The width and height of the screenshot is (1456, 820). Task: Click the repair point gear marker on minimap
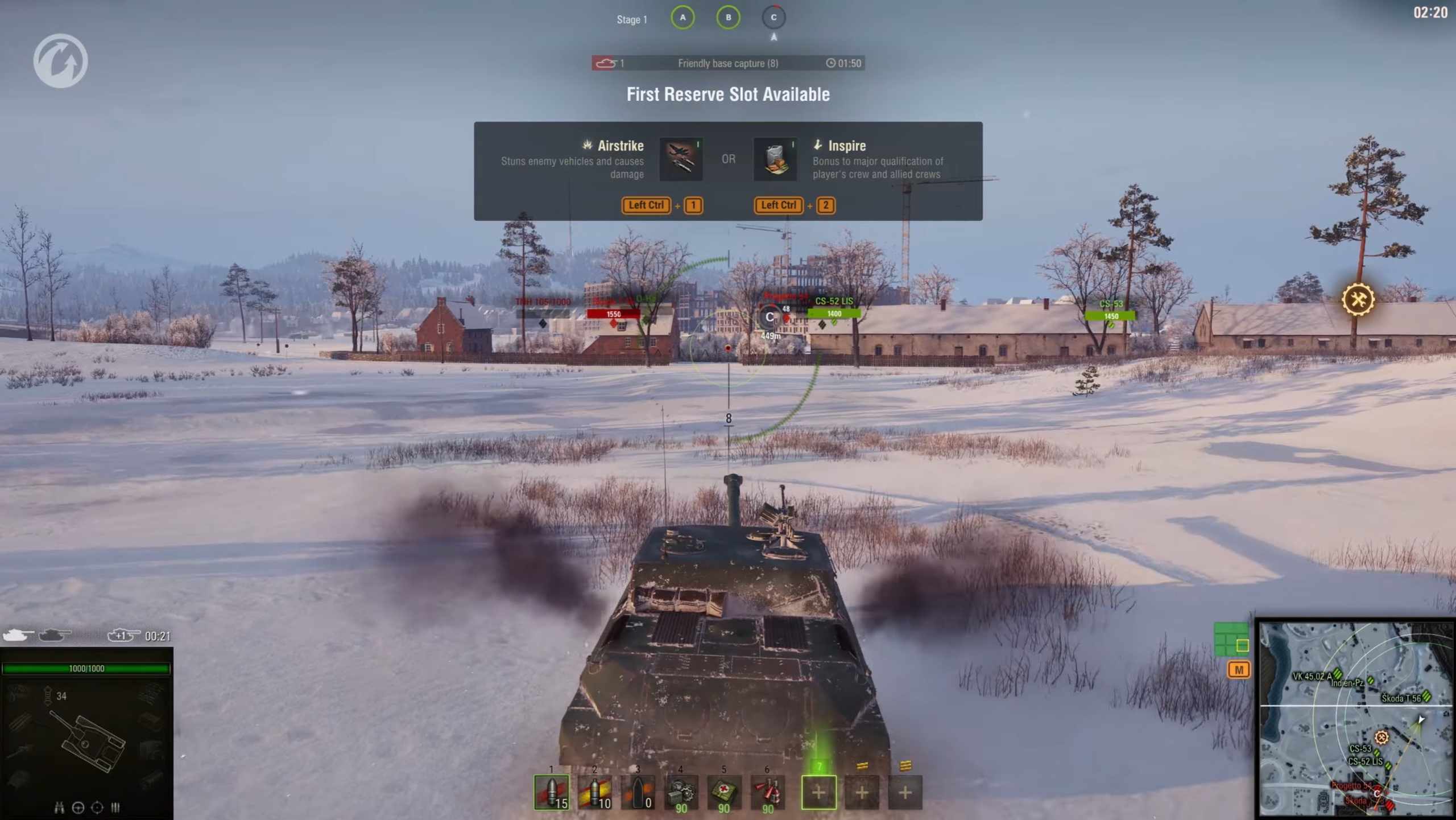click(1381, 738)
